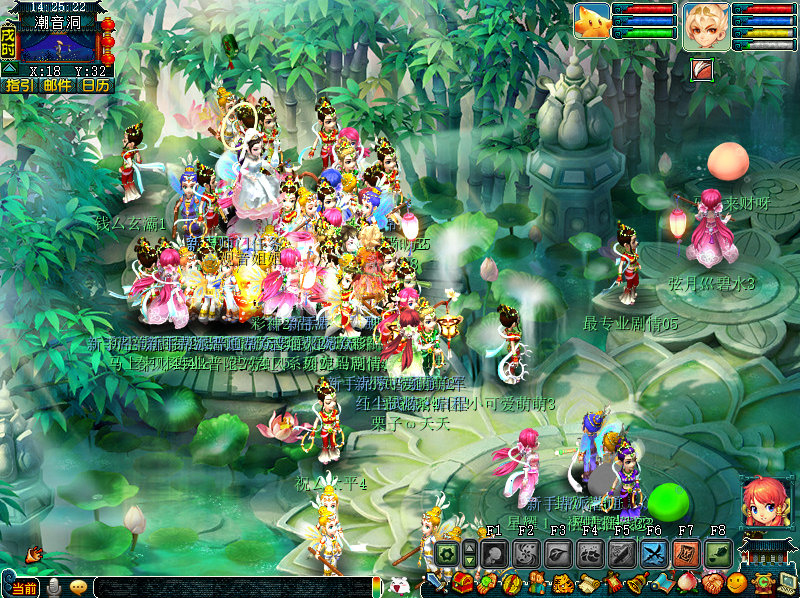The width and height of the screenshot is (800, 598).
Task: Use the F6 blue crossed-swords skill
Action: 654,553
